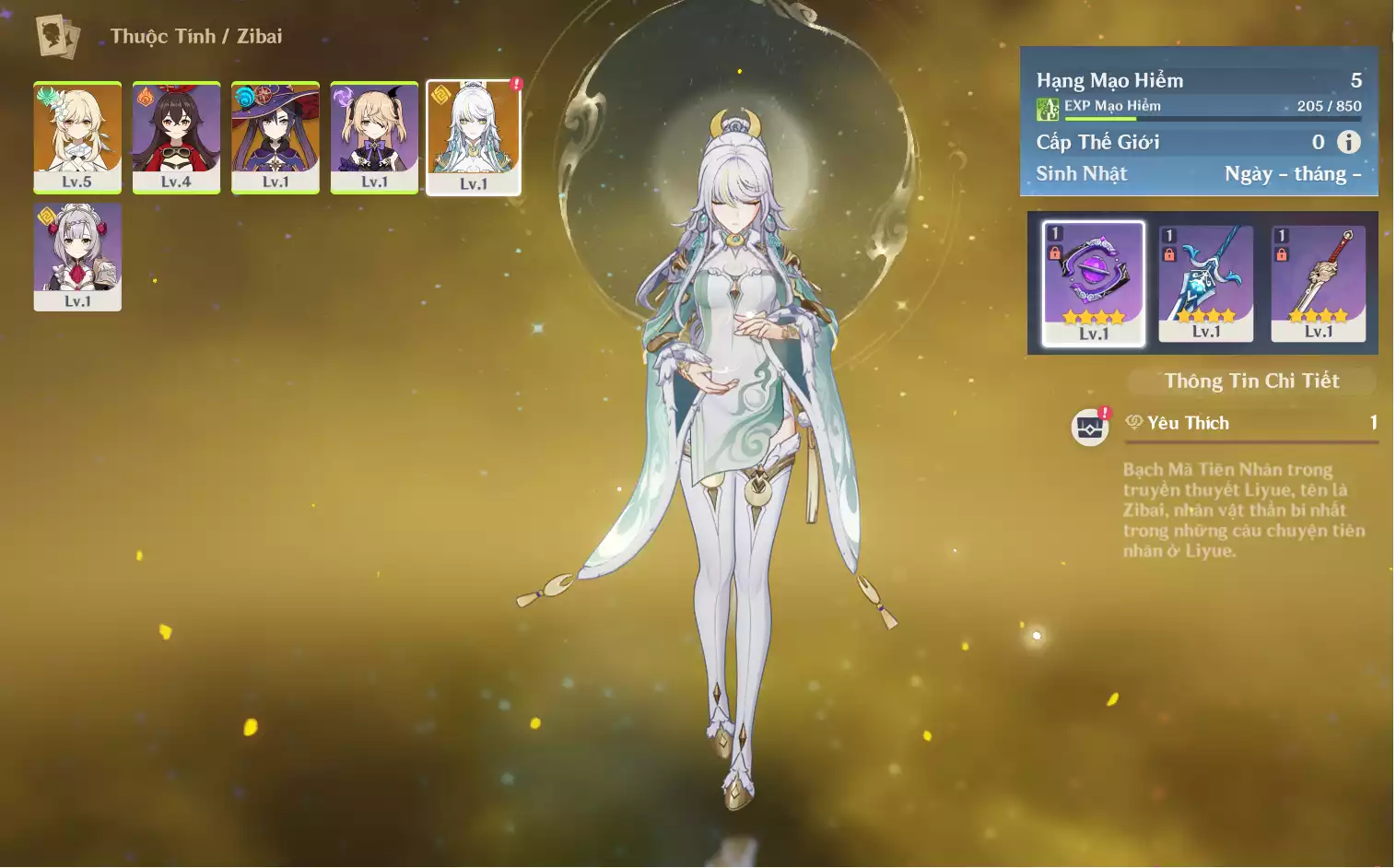Open the purple catalyst weapon slot
The image size is (1396, 868).
pos(1094,283)
